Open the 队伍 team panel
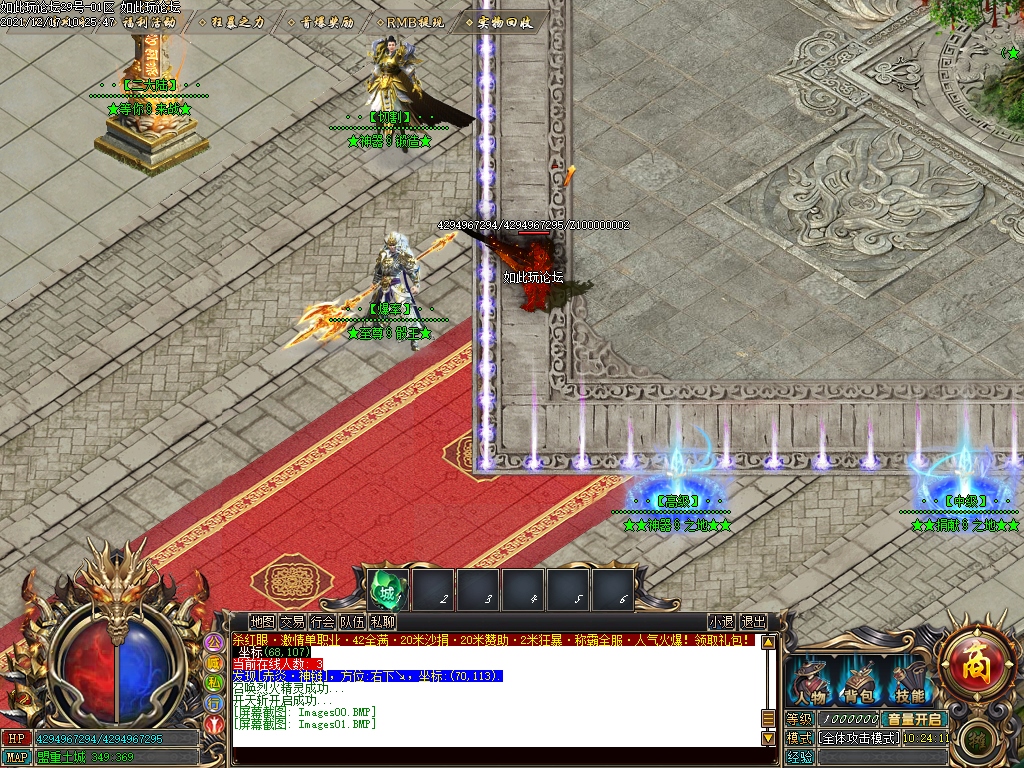Image resolution: width=1024 pixels, height=768 pixels. [352, 622]
